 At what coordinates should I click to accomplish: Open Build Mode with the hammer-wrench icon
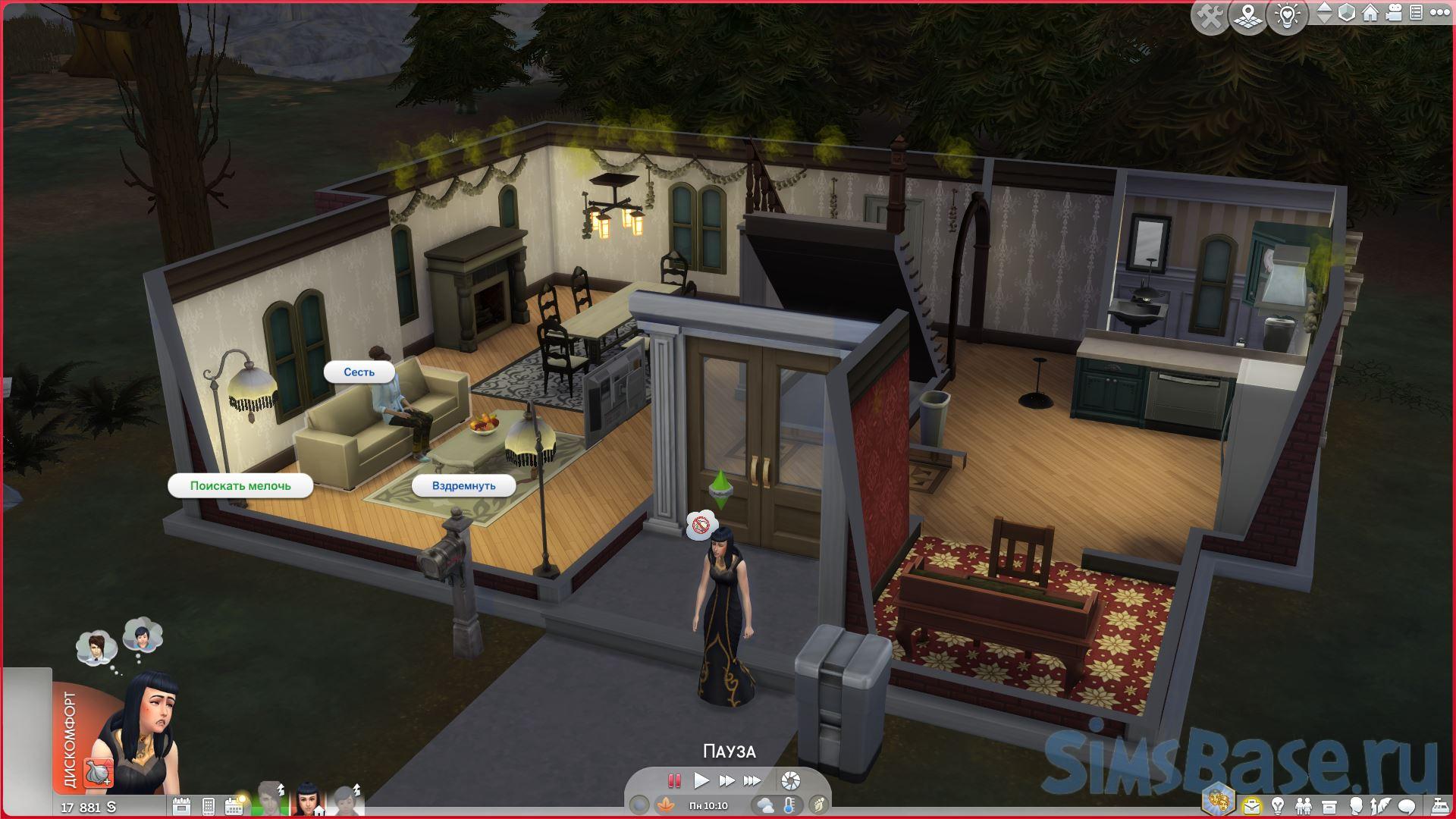(1210, 16)
